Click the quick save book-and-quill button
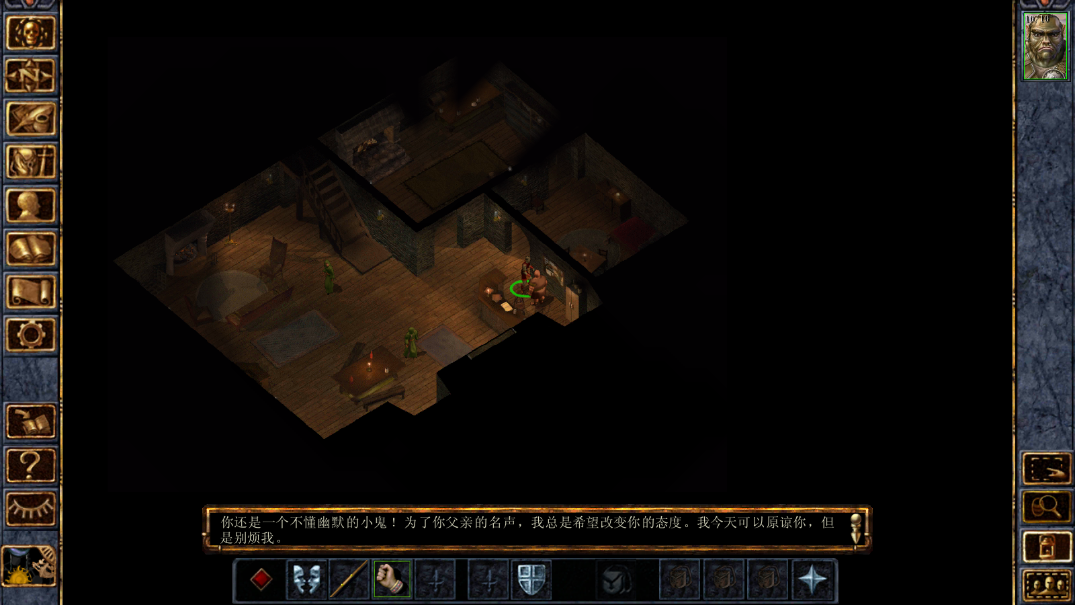The height and width of the screenshot is (605, 1075). pyautogui.click(x=30, y=421)
